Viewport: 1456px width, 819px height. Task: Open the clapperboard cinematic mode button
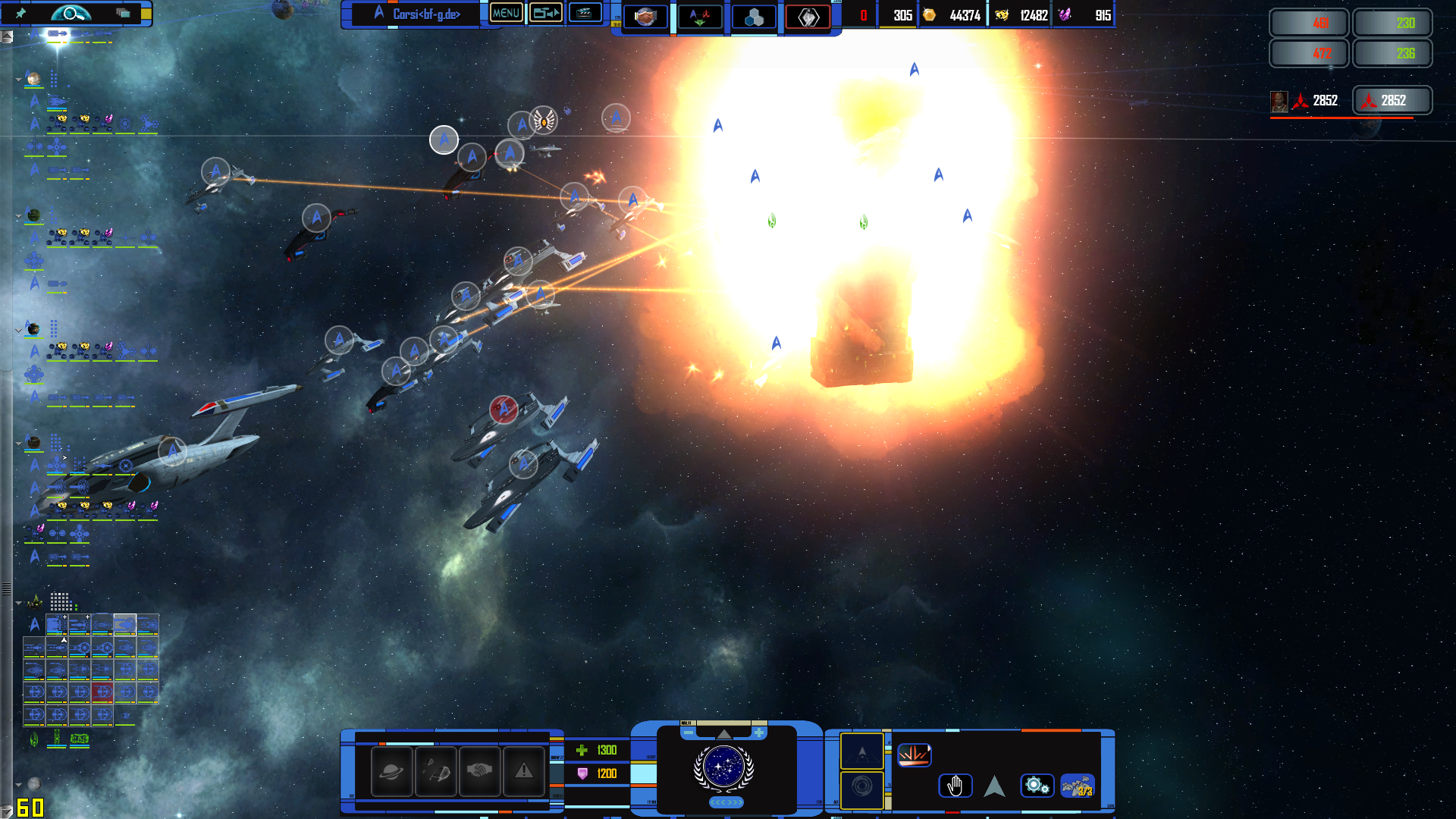coord(585,13)
